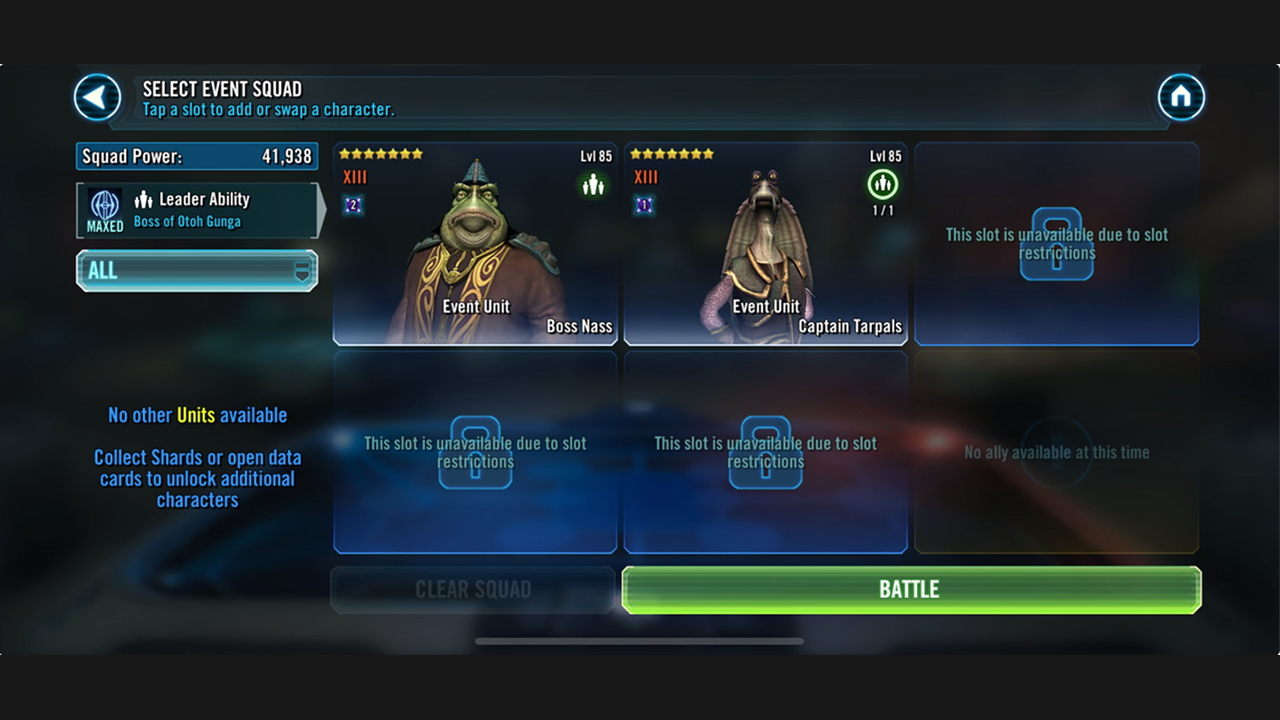Image resolution: width=1280 pixels, height=720 pixels.
Task: Tap the No ally available slot
Action: [x=1056, y=452]
